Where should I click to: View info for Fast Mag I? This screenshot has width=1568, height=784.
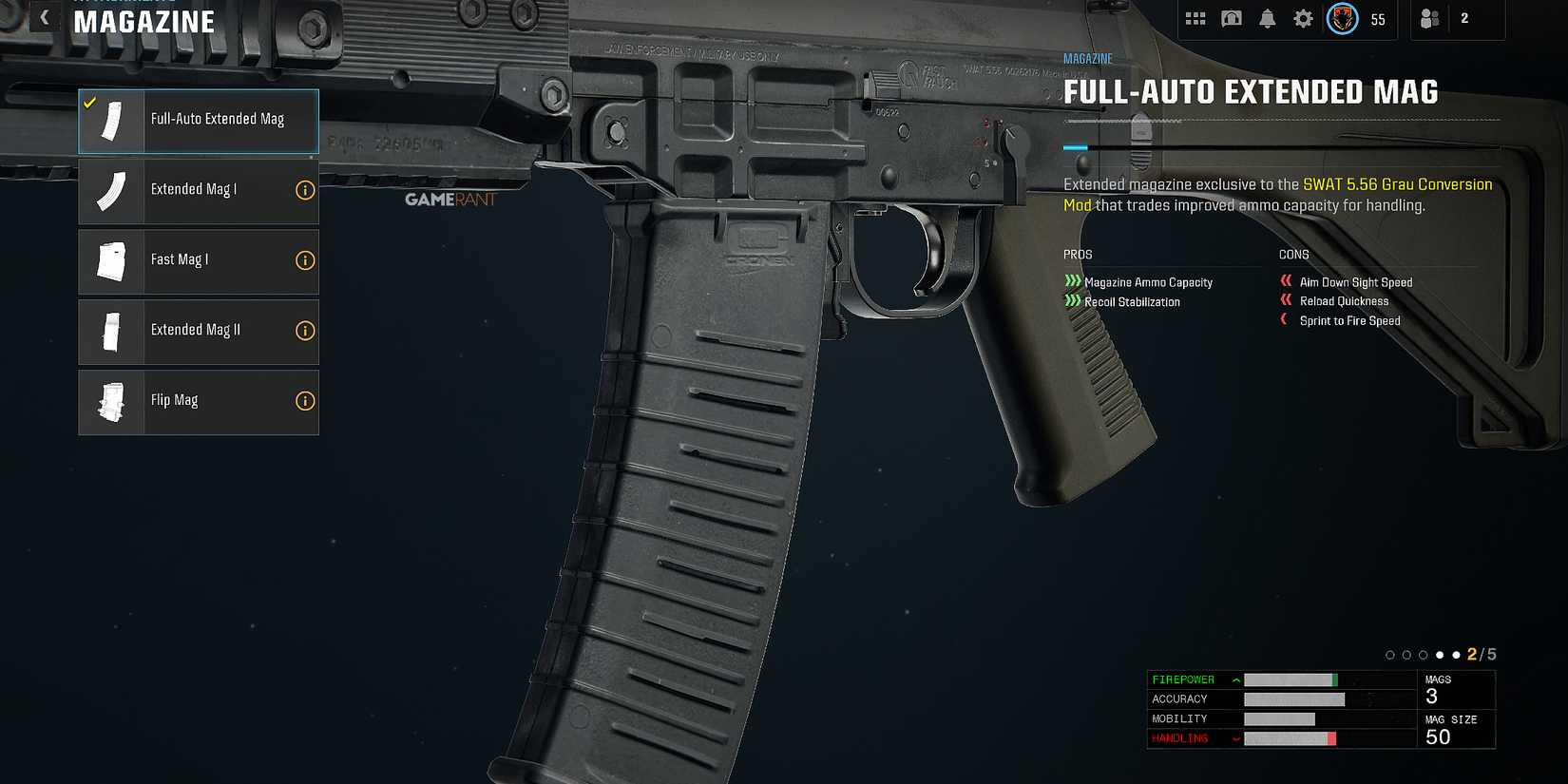tap(305, 260)
